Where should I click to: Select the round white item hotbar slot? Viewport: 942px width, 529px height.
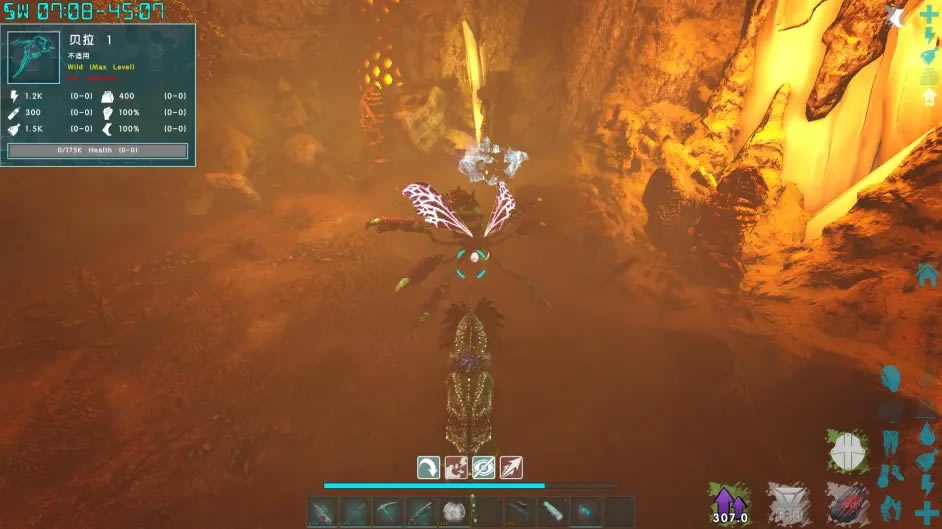(455, 512)
